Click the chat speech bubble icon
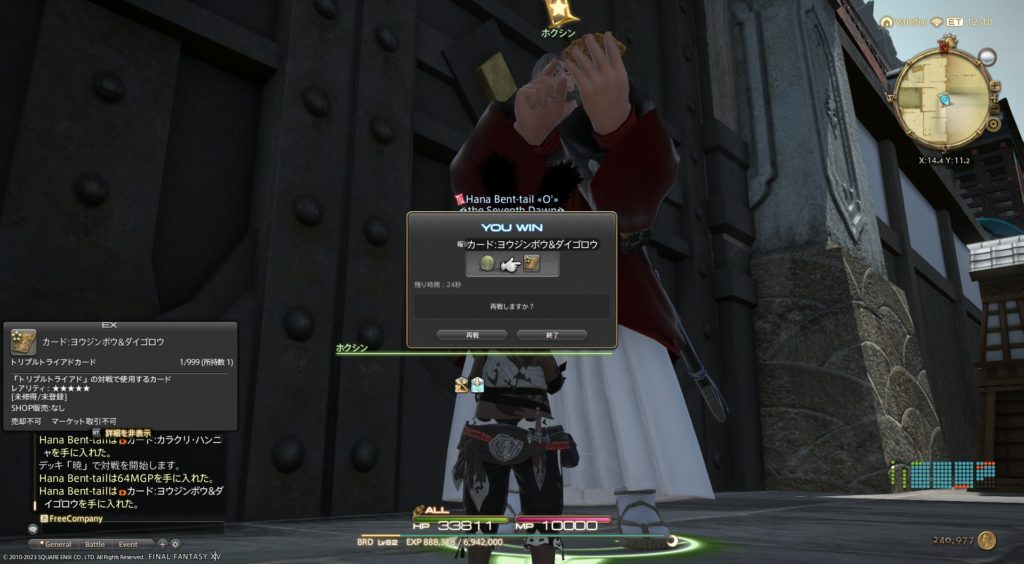Screen dimensions: 1024x564 [x=33, y=528]
